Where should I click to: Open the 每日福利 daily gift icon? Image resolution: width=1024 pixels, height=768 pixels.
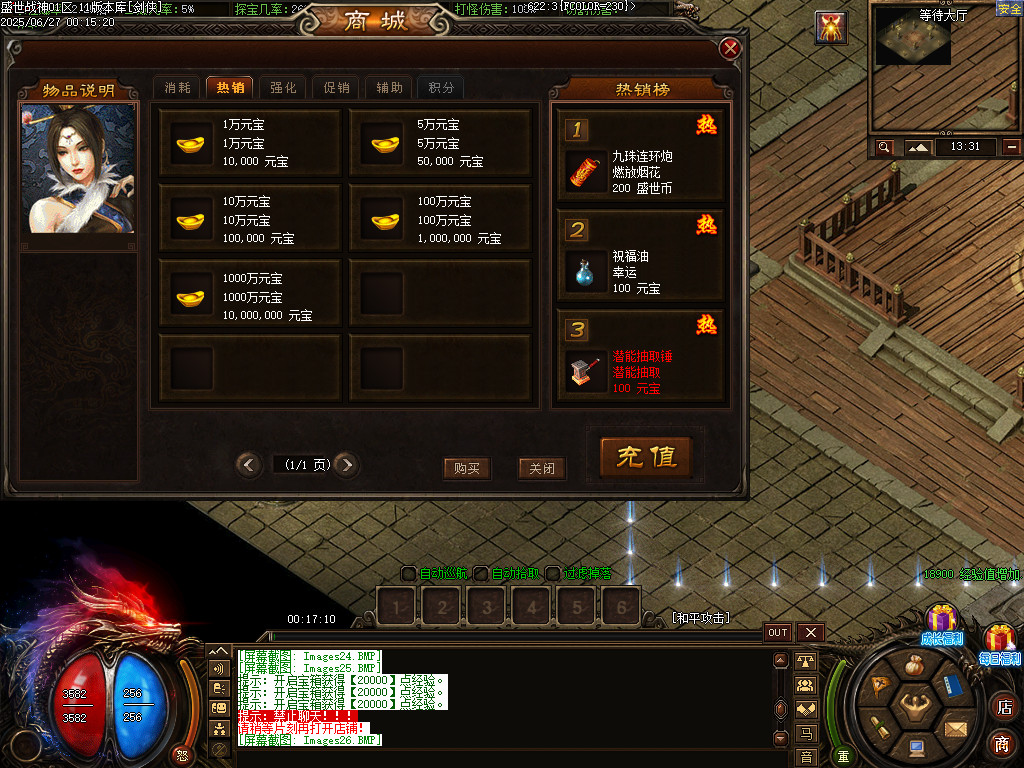pos(1000,642)
